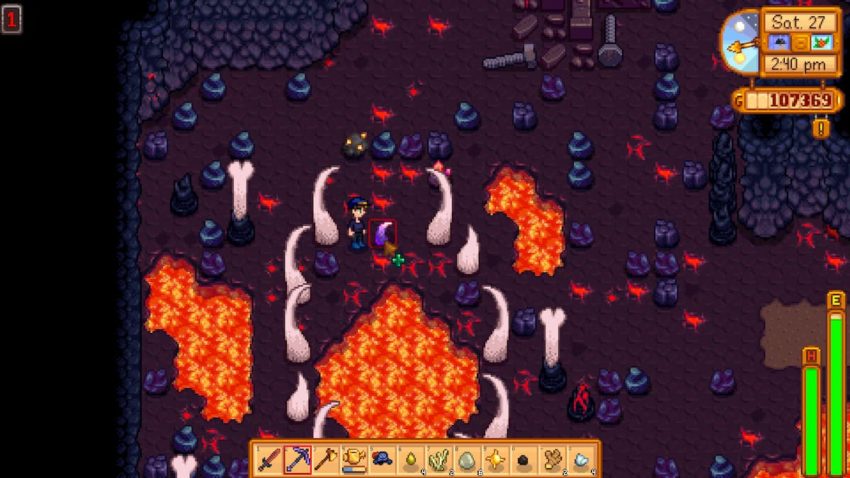Choose the ginger root slot

pos(553,459)
